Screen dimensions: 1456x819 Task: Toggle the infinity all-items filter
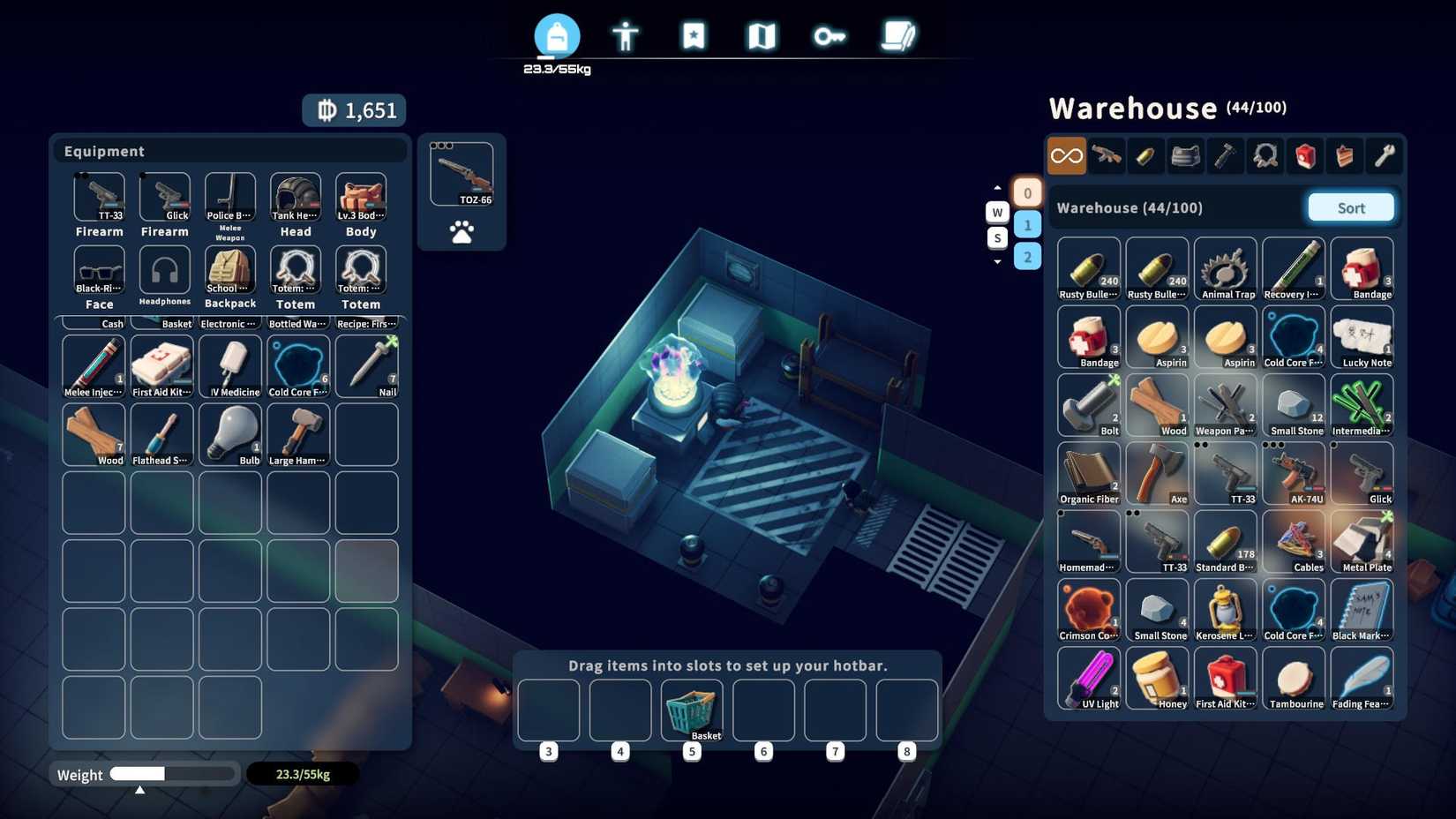click(1066, 155)
